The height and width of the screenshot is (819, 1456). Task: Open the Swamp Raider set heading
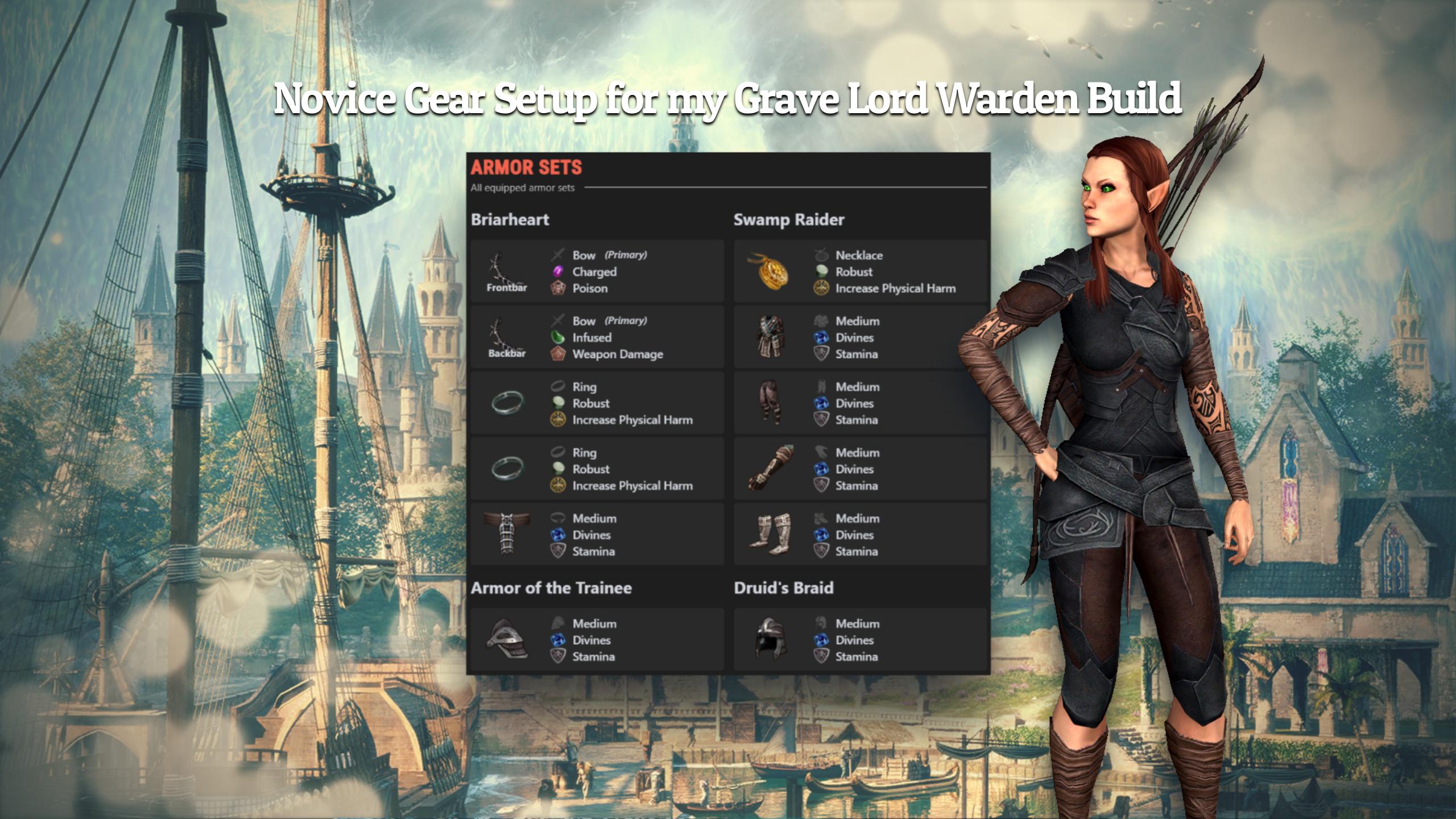point(789,220)
